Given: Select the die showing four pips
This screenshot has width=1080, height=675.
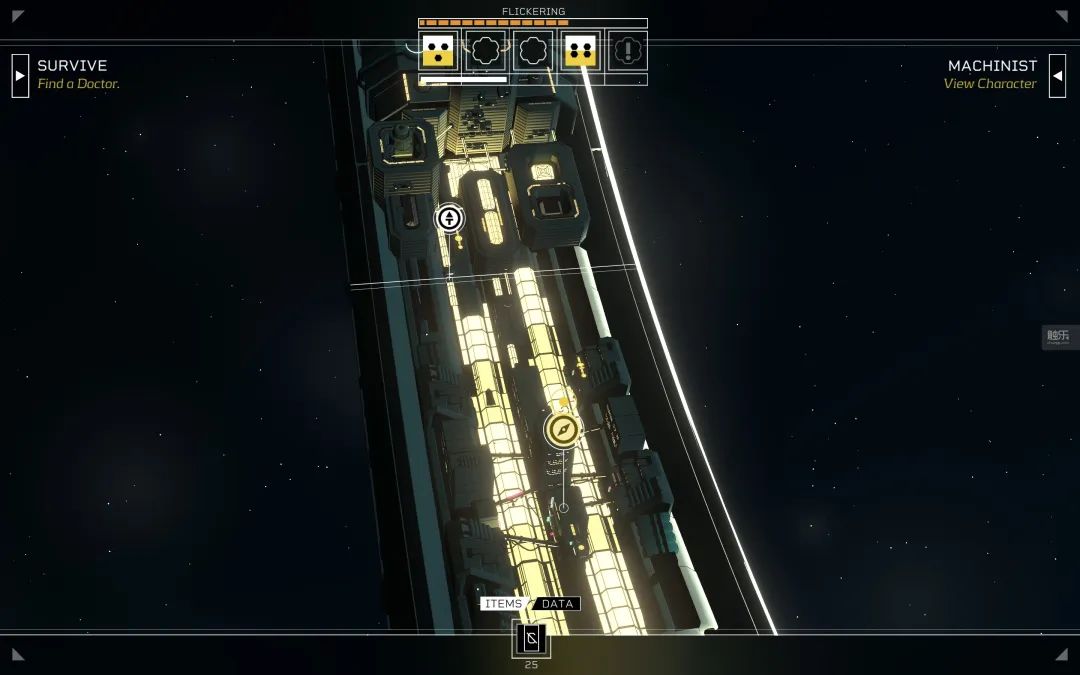Looking at the screenshot, I should point(580,51).
